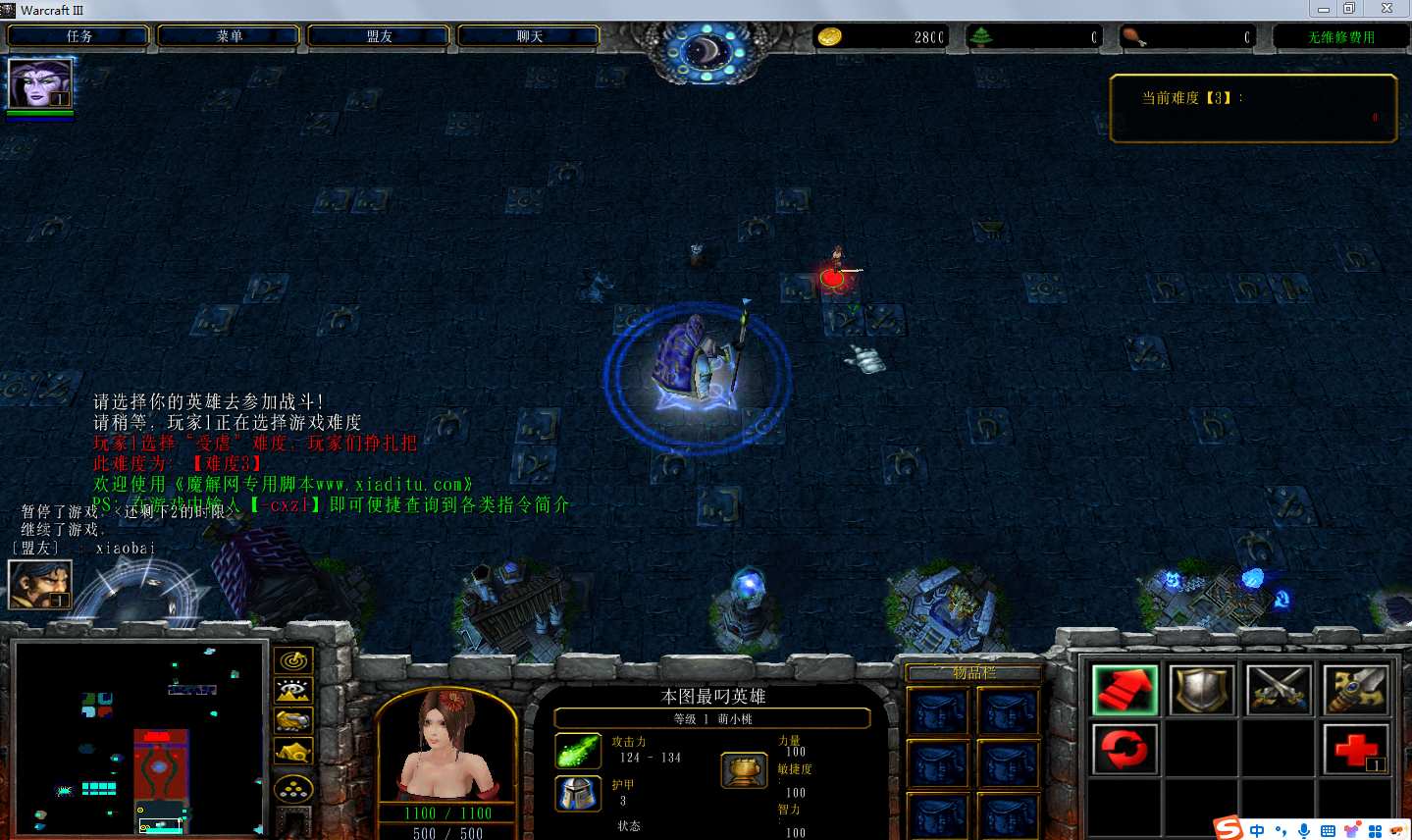The image size is (1412, 840).
Task: Click the red arrow Move command
Action: tap(1124, 690)
